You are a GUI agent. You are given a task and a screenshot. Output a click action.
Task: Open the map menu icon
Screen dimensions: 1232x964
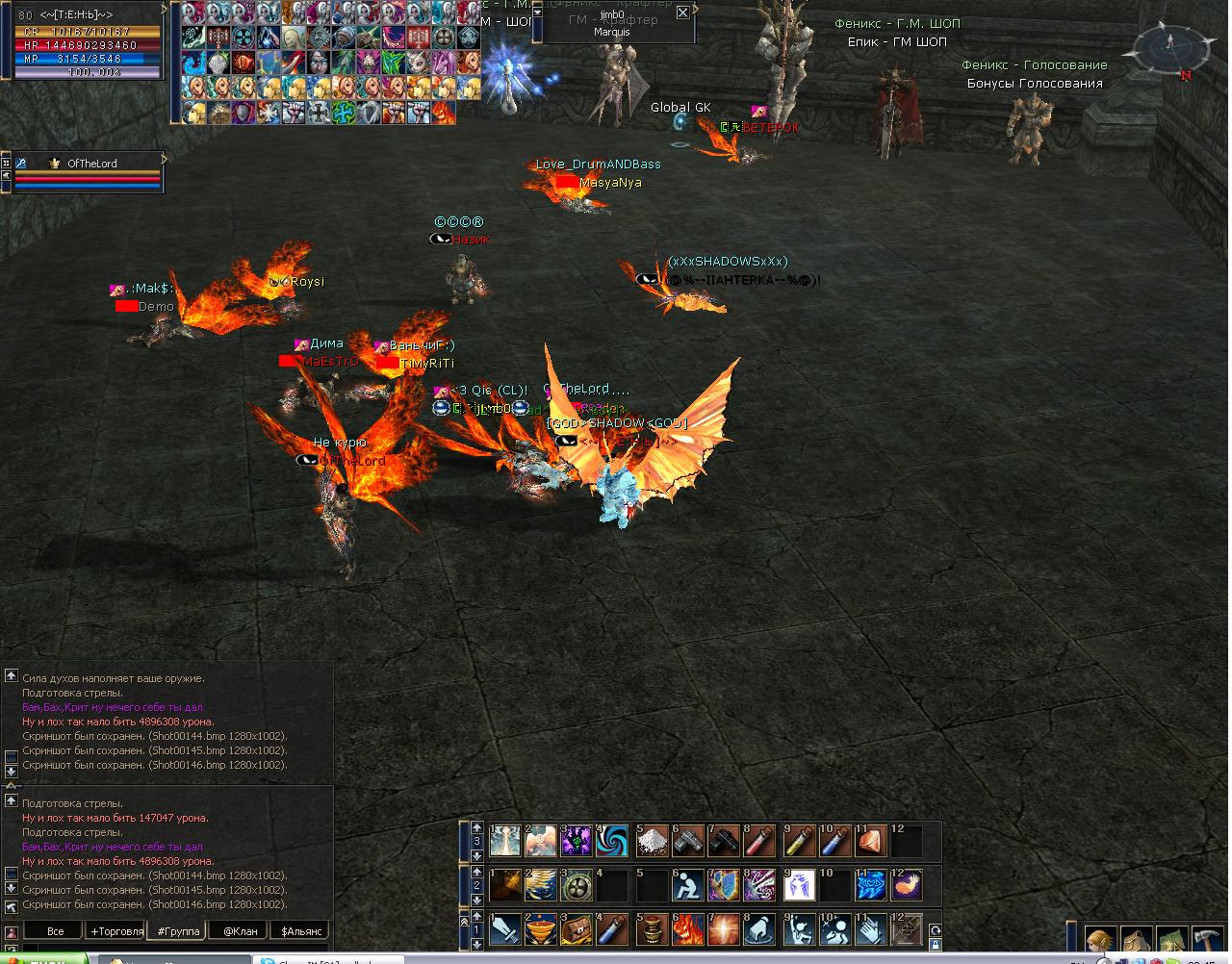(1171, 941)
